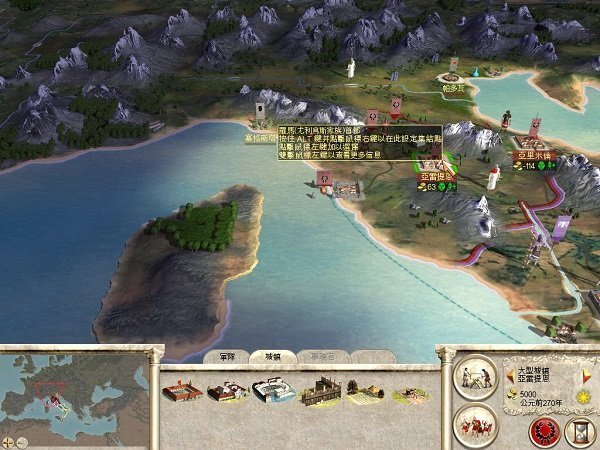Select the white villa building icon
The width and height of the screenshot is (600, 450).
pyautogui.click(x=228, y=391)
